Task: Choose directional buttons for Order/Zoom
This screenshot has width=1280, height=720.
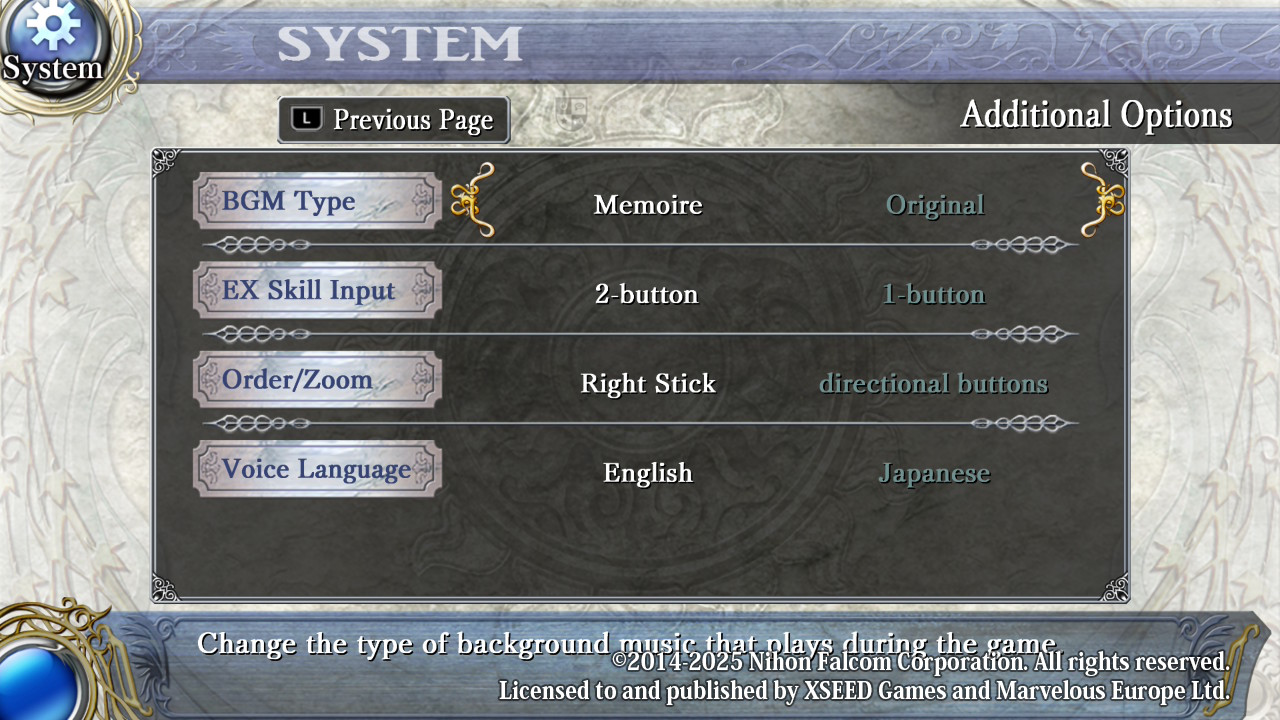Action: [933, 384]
